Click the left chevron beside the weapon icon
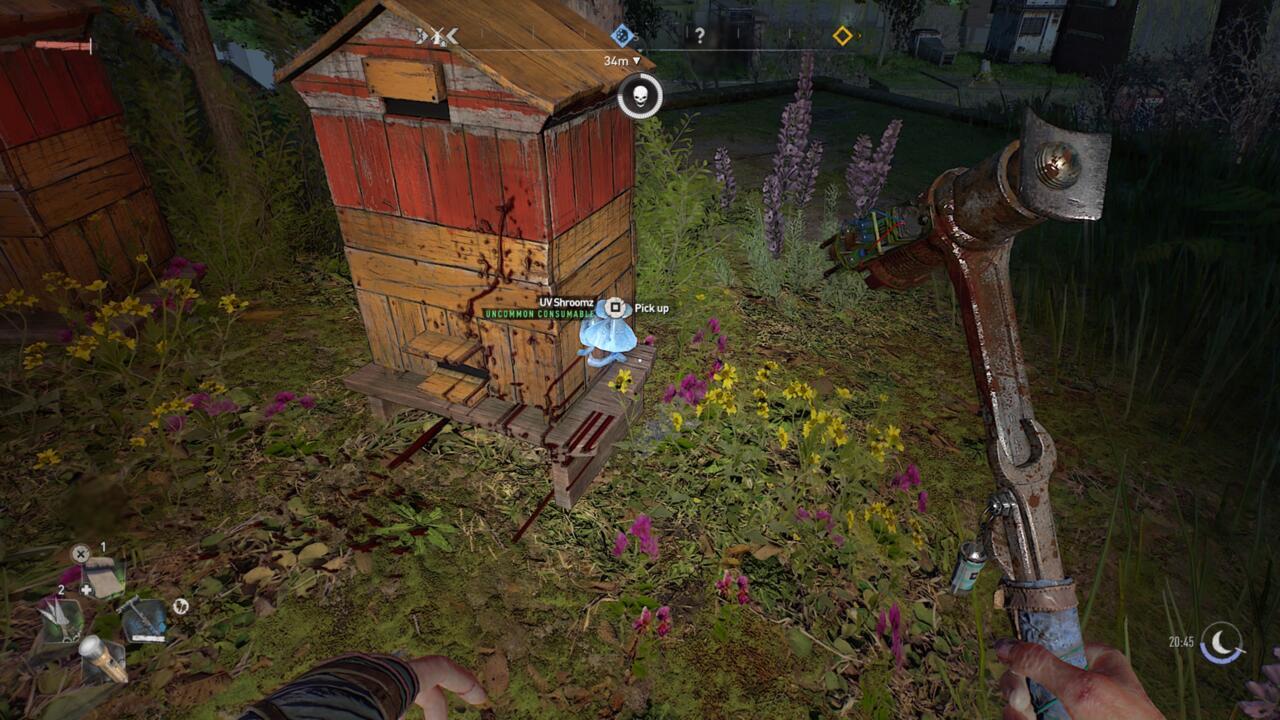1280x720 pixels. coord(420,34)
